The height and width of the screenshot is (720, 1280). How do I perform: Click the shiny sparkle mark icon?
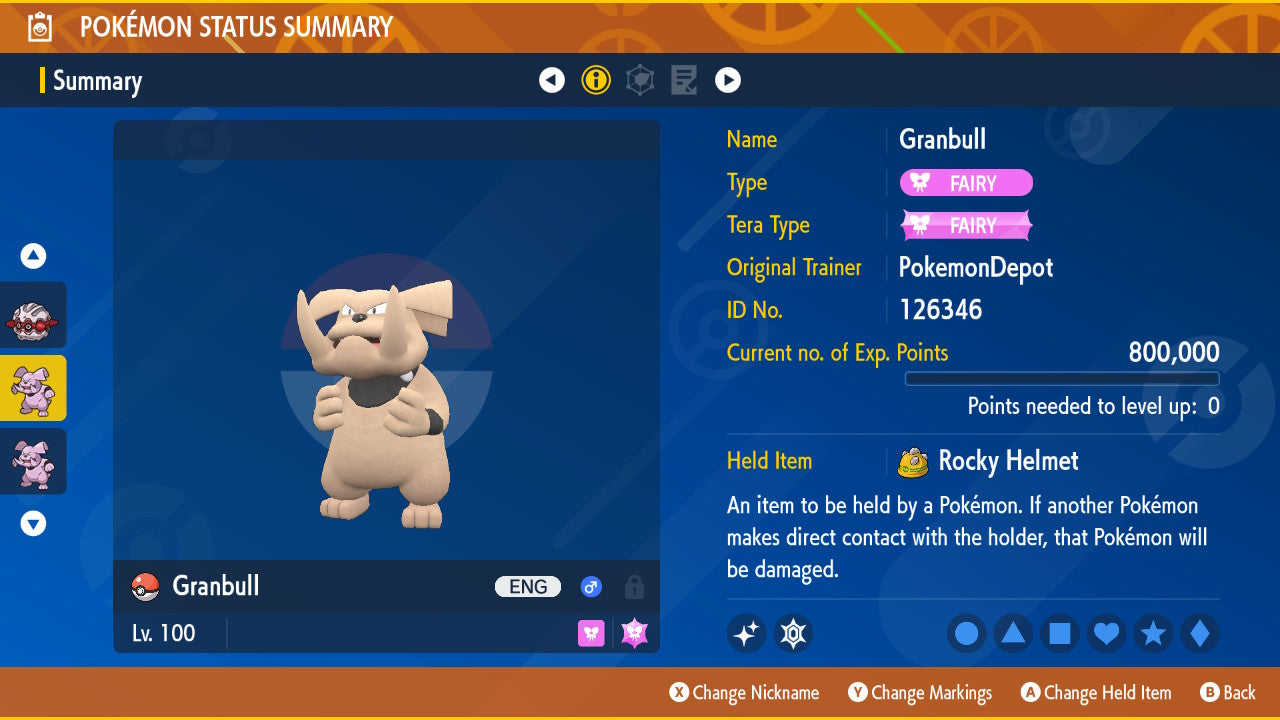(x=746, y=633)
